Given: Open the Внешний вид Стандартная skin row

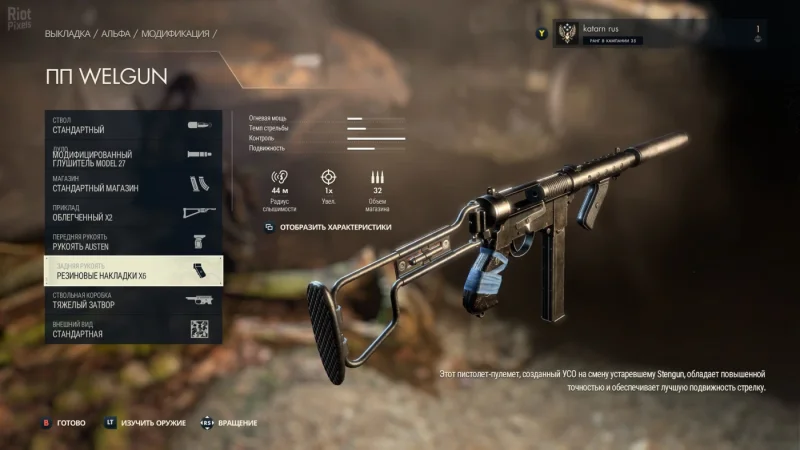Looking at the screenshot, I should 133,329.
